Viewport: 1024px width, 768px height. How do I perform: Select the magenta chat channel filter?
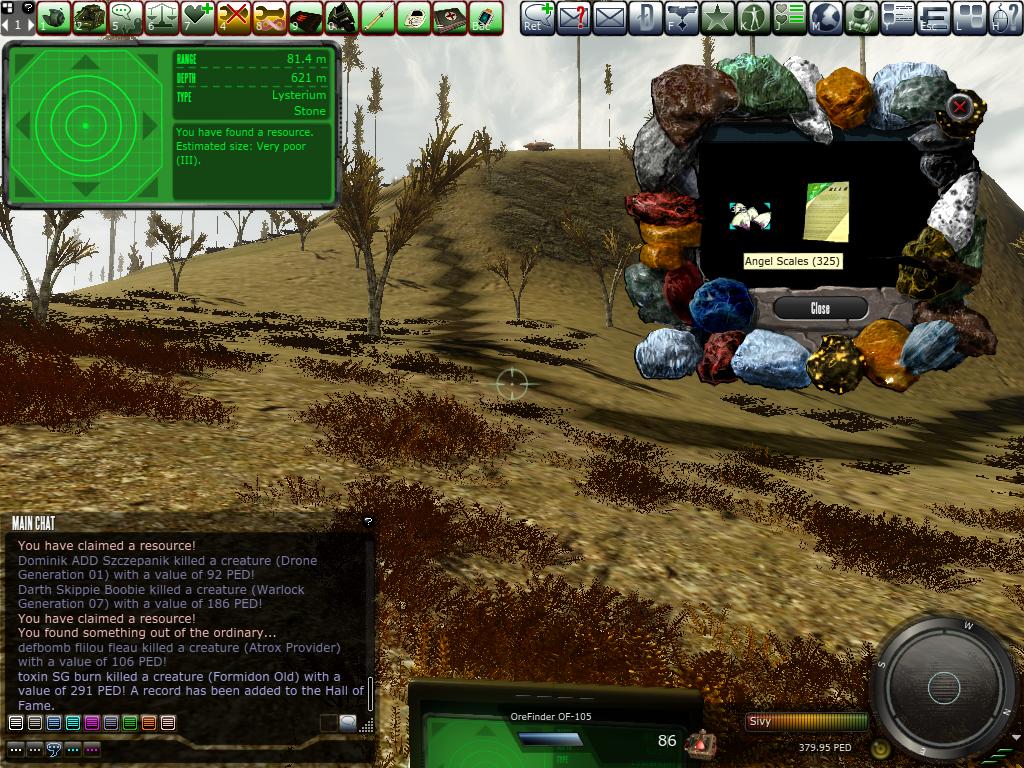click(91, 723)
